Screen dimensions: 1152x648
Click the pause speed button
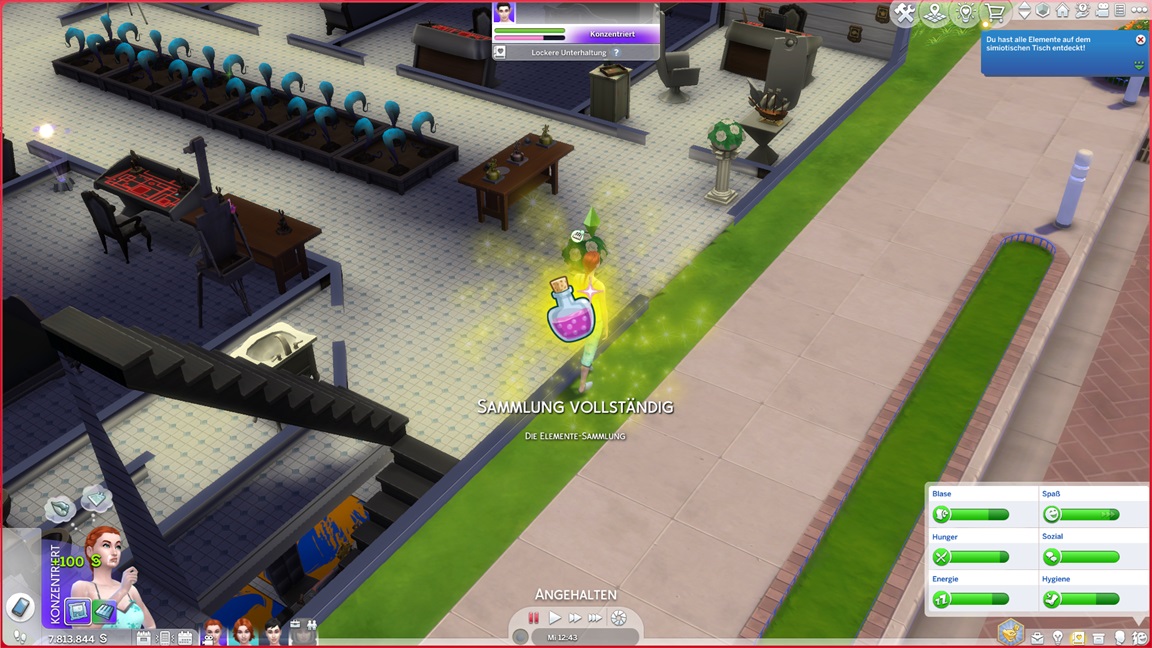point(534,618)
